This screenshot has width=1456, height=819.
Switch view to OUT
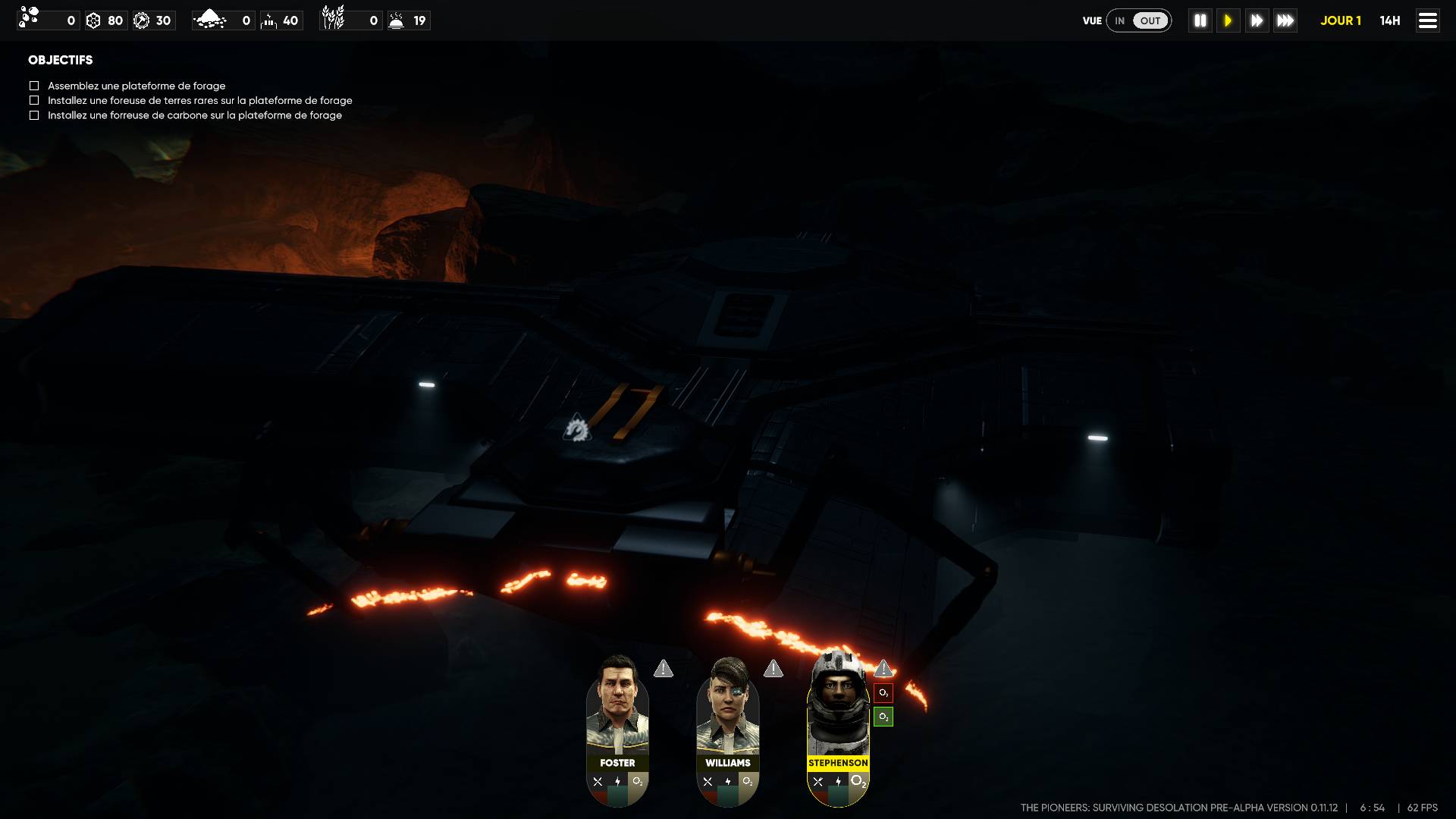tap(1150, 20)
